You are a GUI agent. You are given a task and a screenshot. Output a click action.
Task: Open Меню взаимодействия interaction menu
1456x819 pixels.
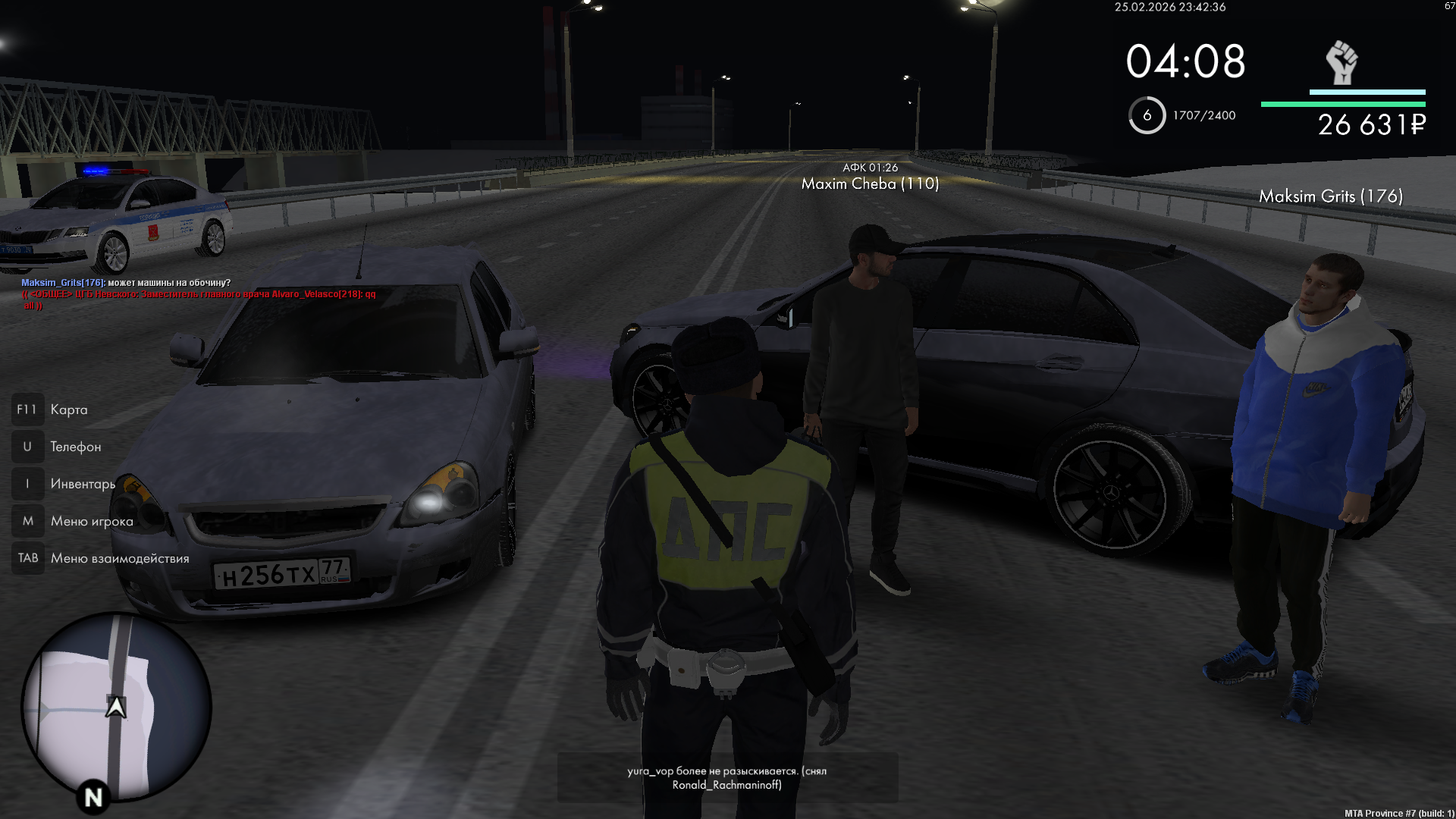119,558
